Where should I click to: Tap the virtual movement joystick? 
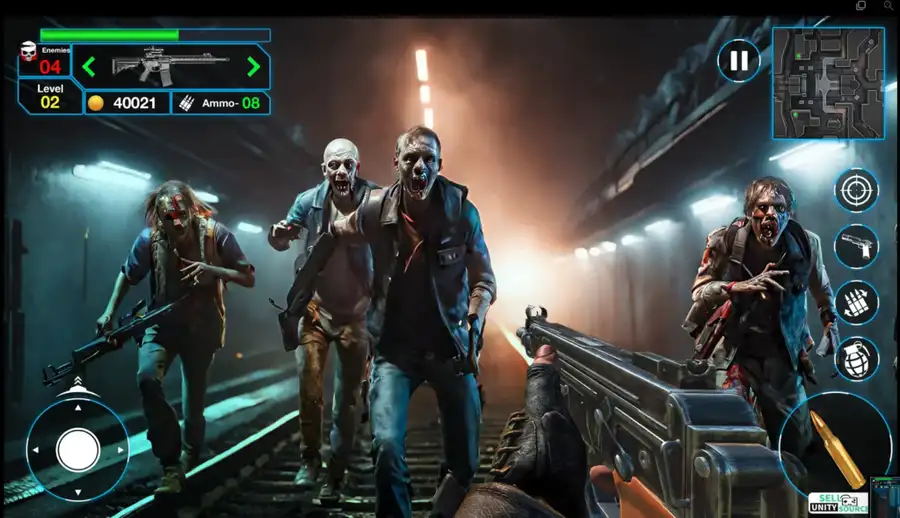click(77, 449)
